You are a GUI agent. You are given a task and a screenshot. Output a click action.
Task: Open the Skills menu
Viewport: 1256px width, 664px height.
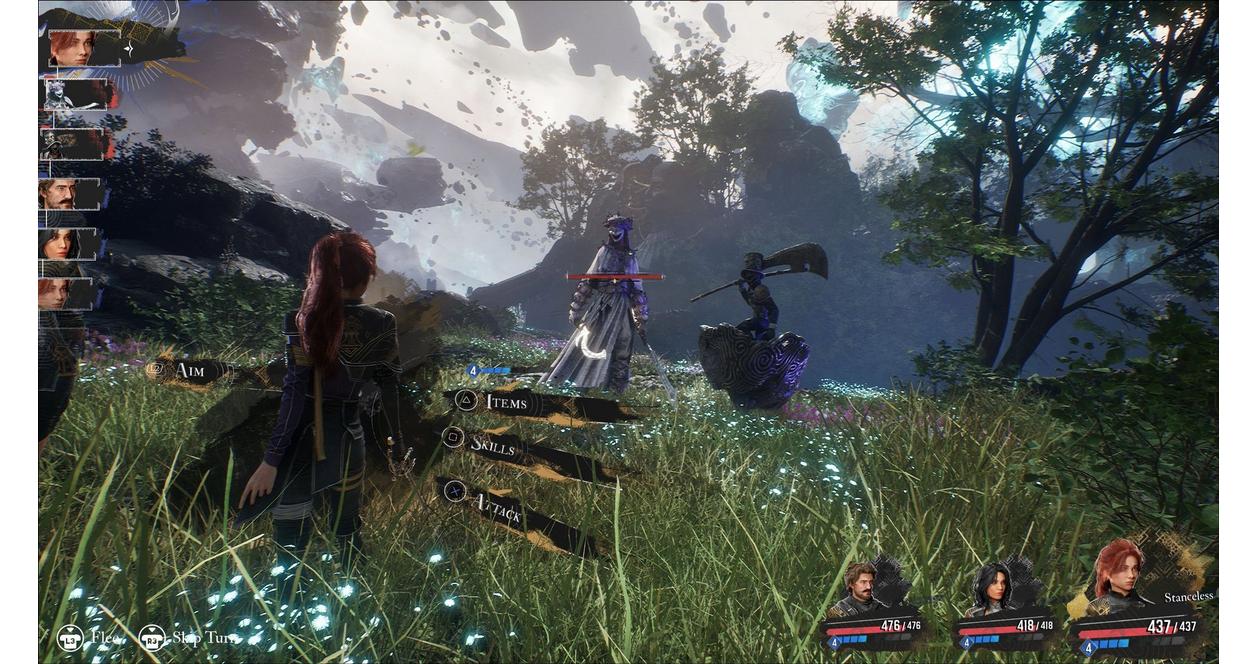click(493, 446)
